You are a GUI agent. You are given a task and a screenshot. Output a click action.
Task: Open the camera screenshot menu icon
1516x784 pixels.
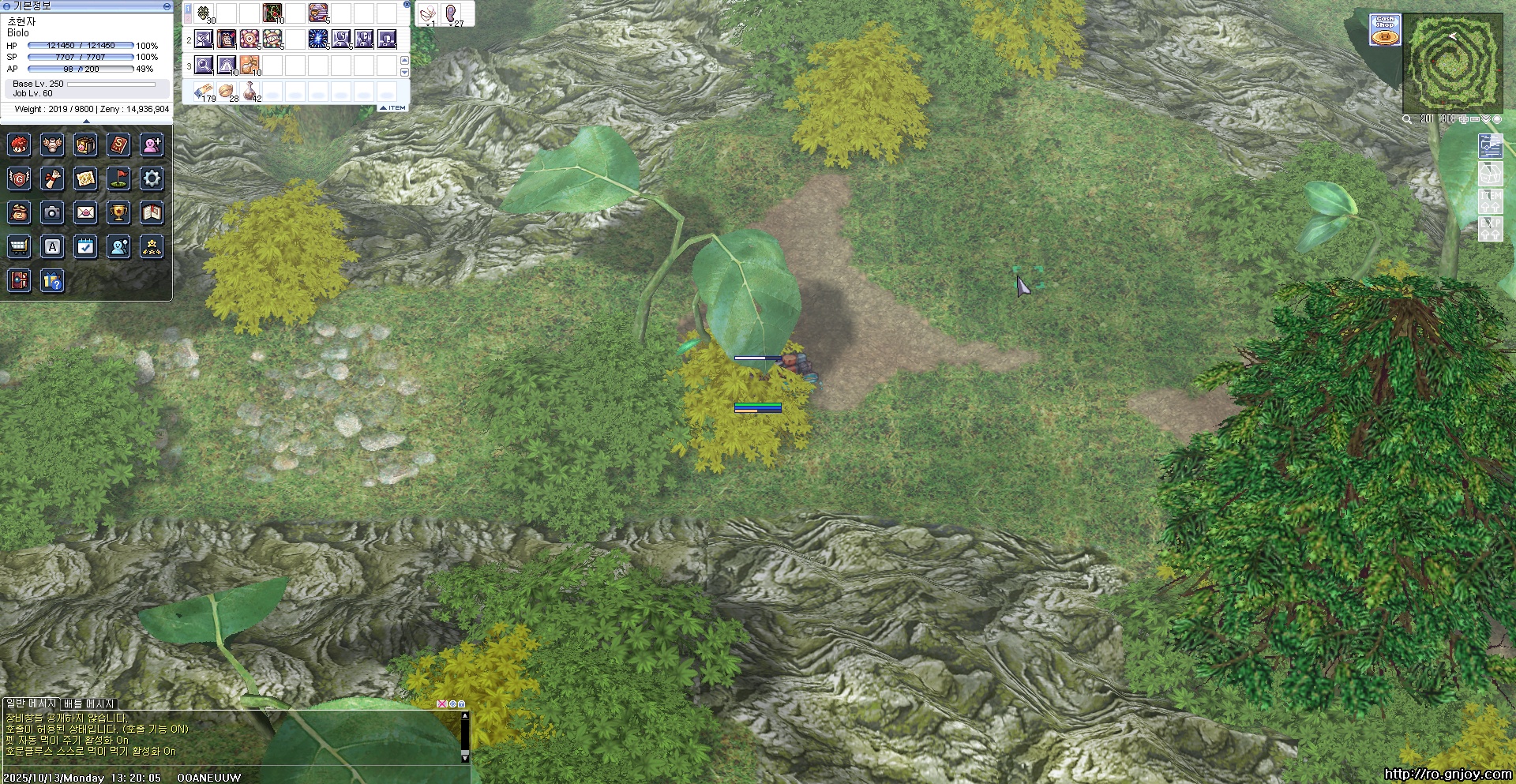tap(52, 212)
